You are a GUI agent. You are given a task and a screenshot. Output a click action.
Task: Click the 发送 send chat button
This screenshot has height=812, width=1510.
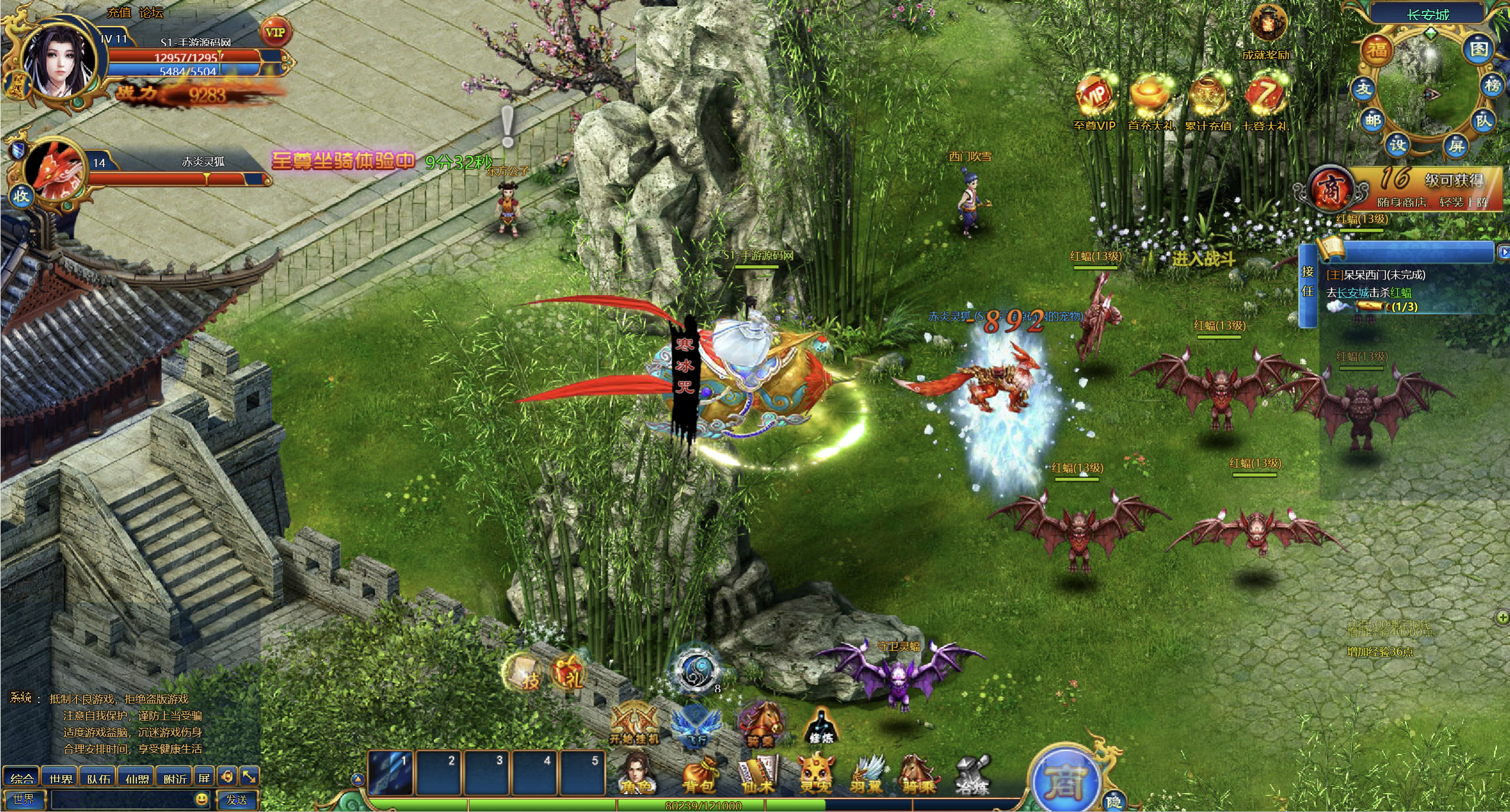pyautogui.click(x=236, y=800)
